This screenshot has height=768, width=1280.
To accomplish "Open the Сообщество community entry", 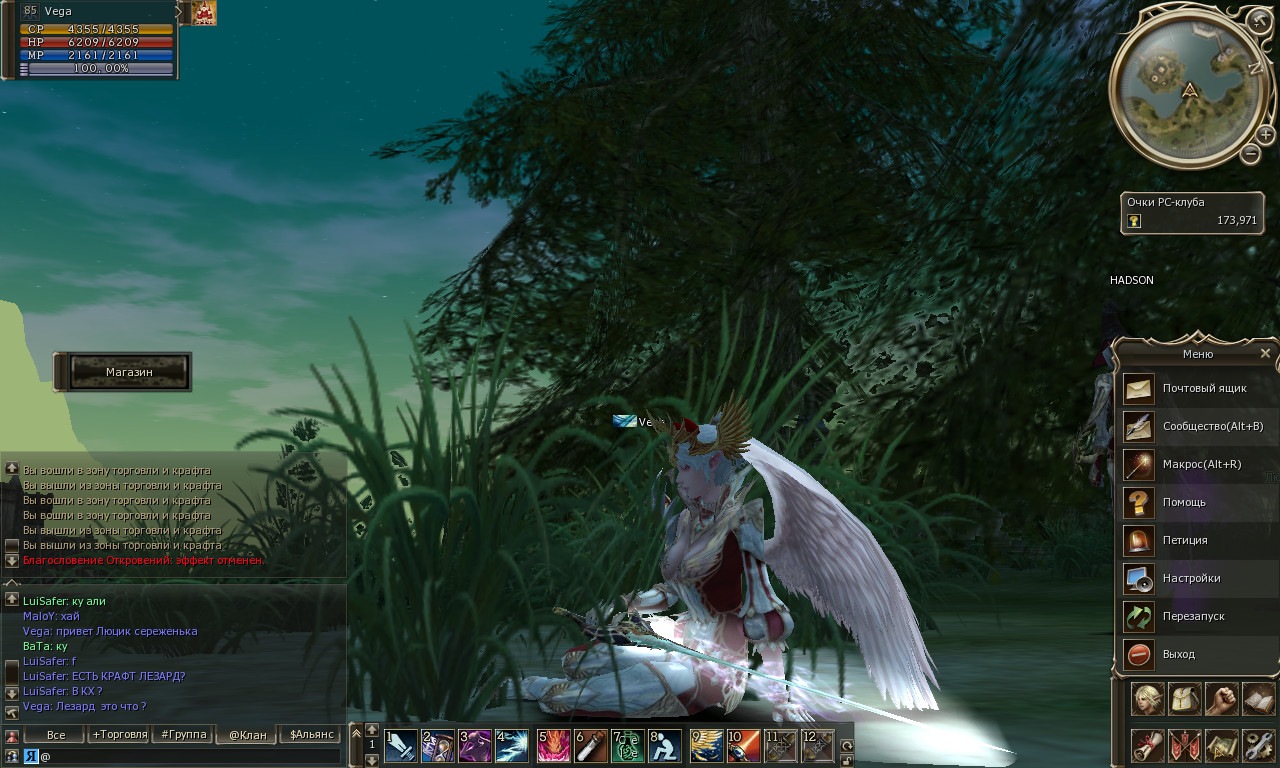I will [1196, 426].
